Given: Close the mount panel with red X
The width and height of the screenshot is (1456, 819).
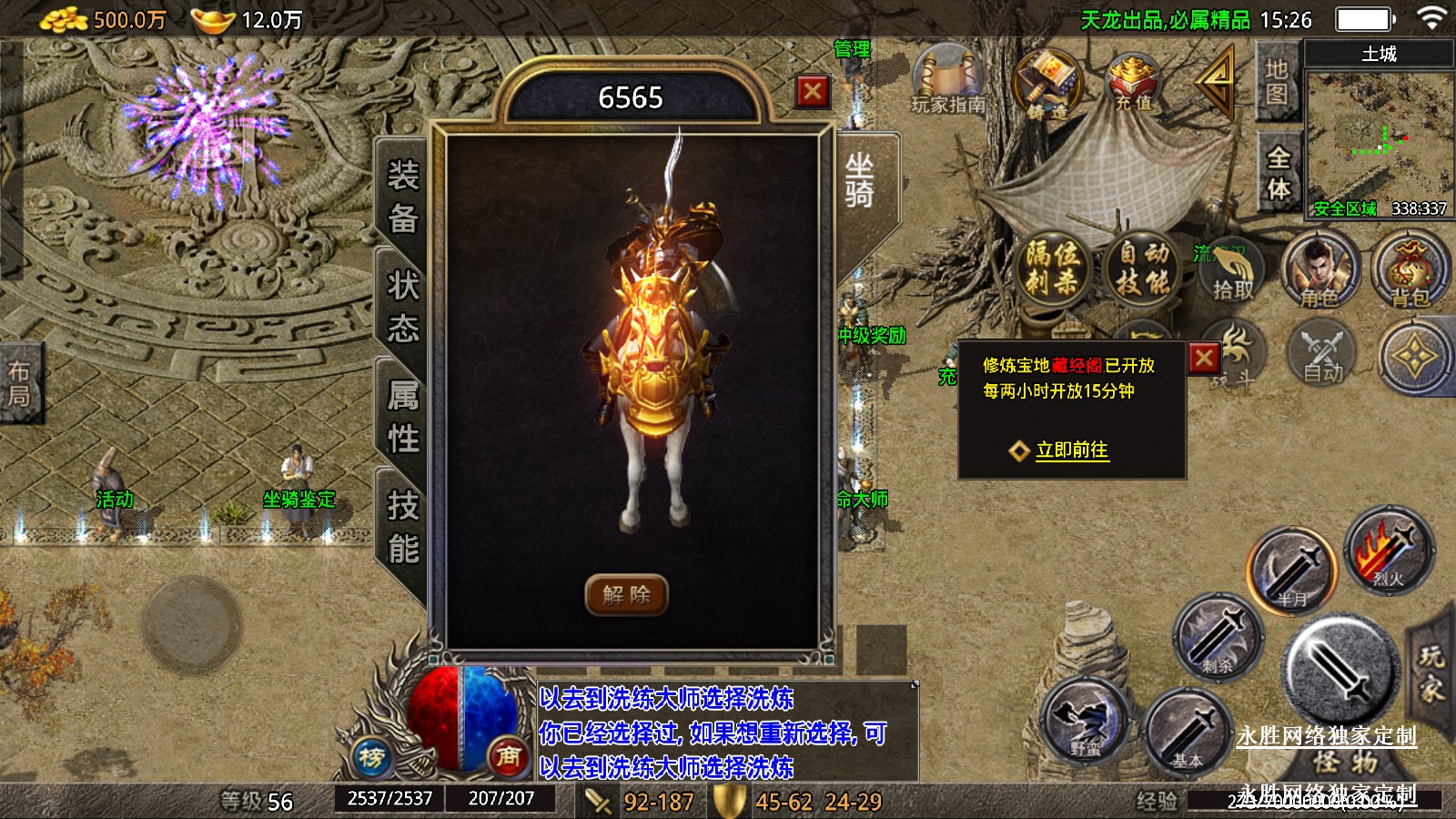Looking at the screenshot, I should pyautogui.click(x=813, y=91).
